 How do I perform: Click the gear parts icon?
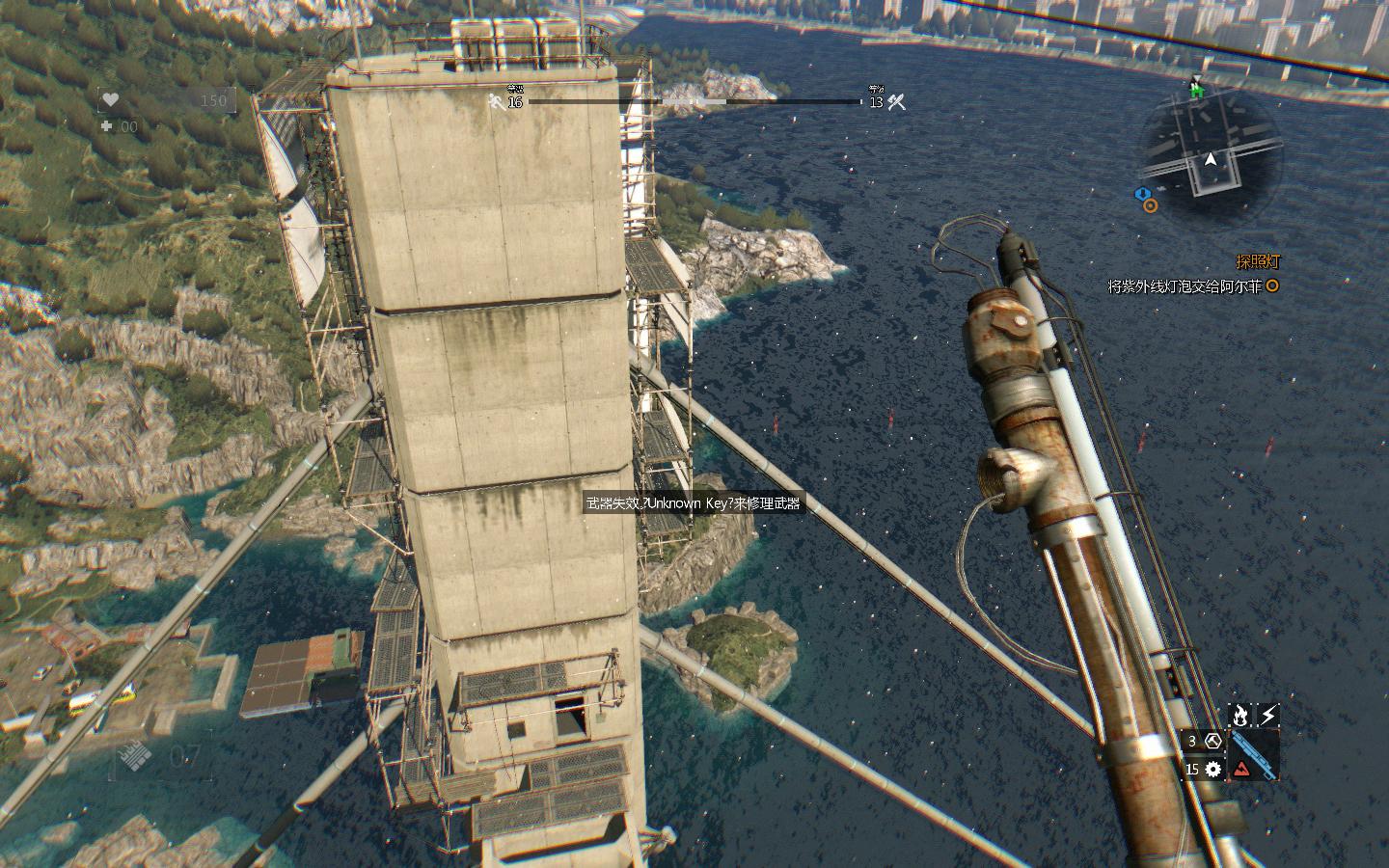(x=1213, y=769)
